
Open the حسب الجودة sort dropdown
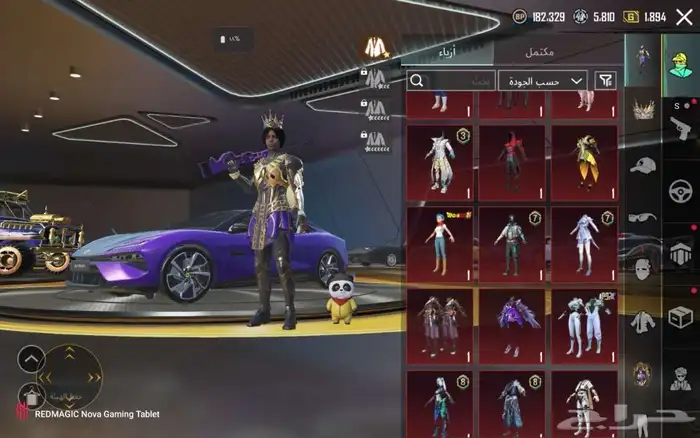543,80
